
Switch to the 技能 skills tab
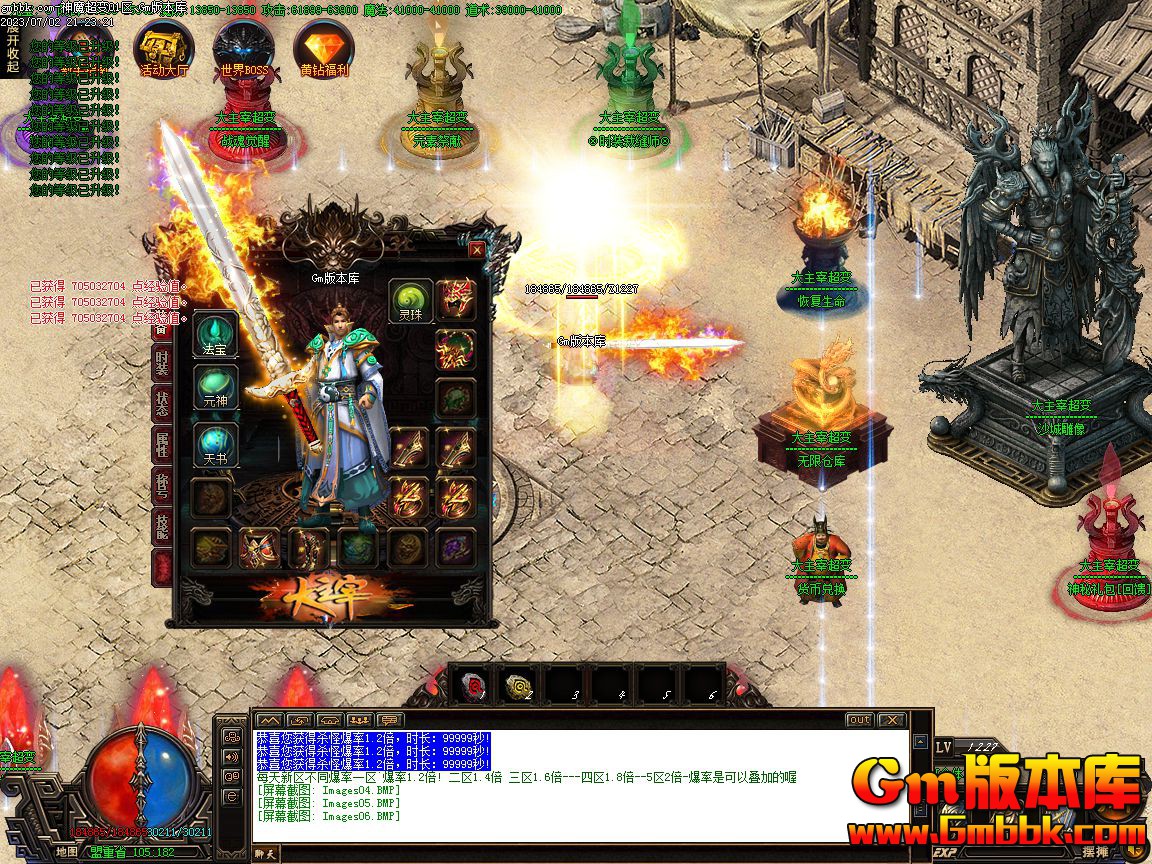point(162,525)
